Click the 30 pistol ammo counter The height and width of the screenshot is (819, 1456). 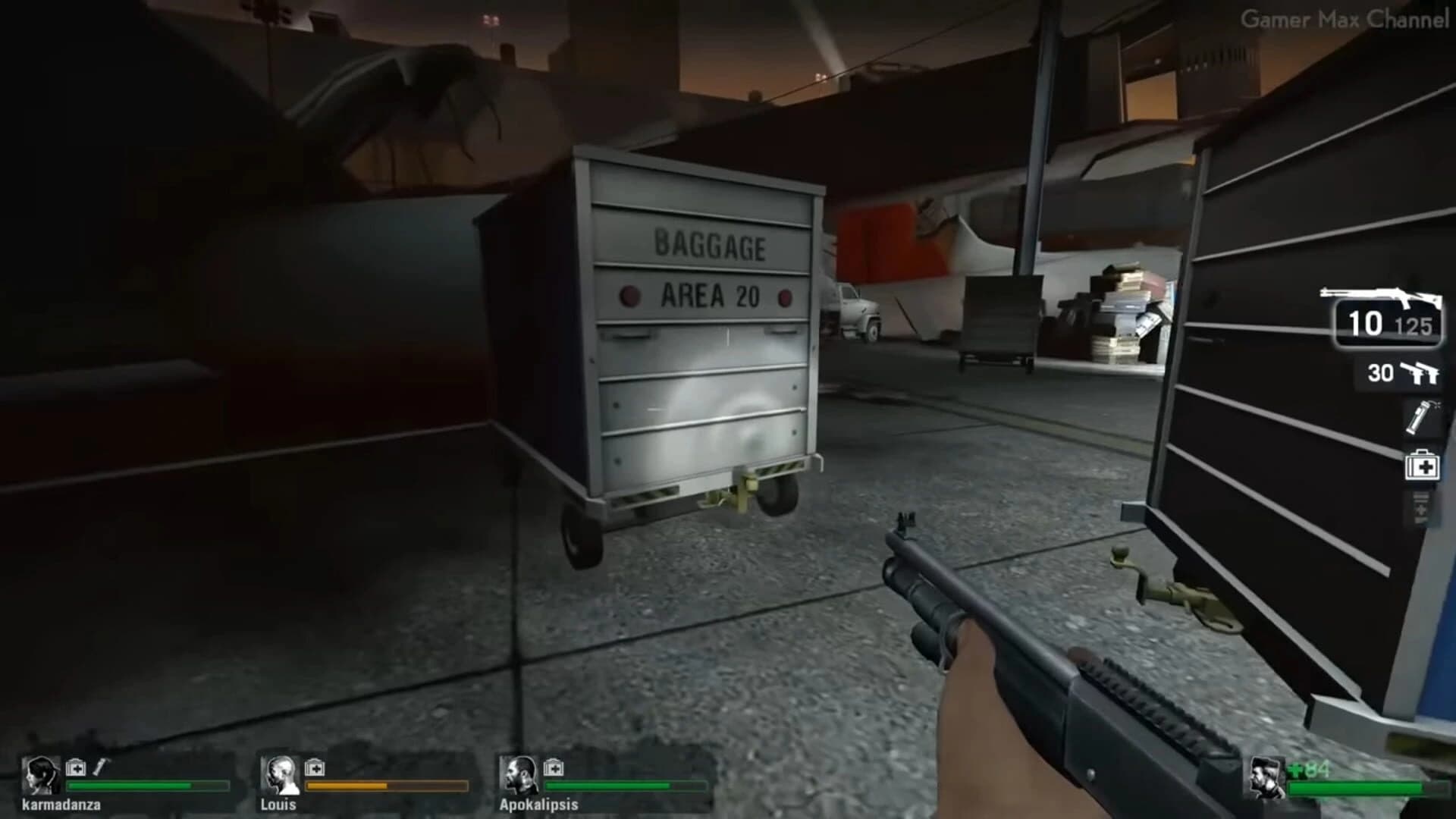pyautogui.click(x=1381, y=372)
